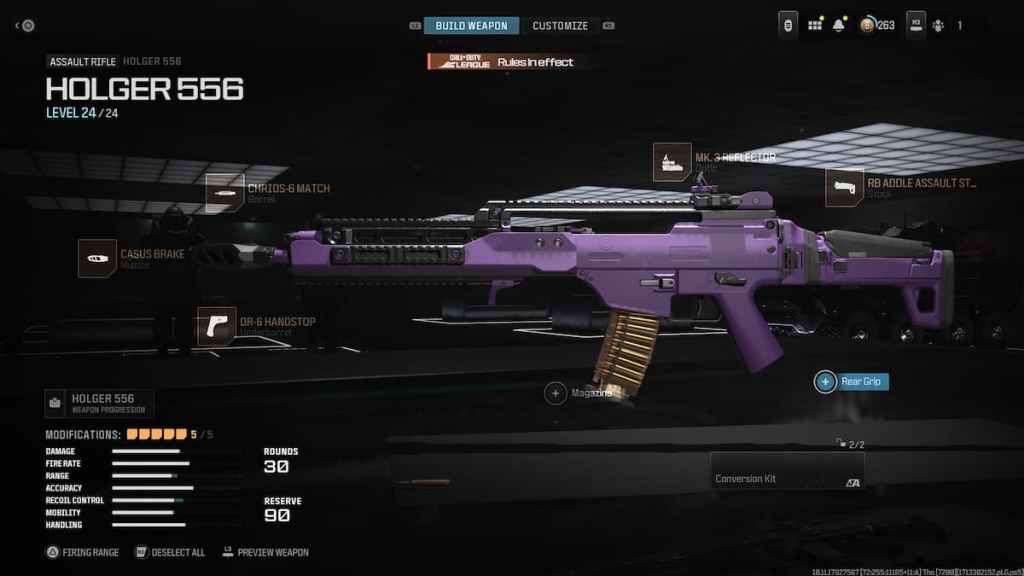Open the Customize tab
Image resolution: width=1024 pixels, height=576 pixels.
pos(560,26)
